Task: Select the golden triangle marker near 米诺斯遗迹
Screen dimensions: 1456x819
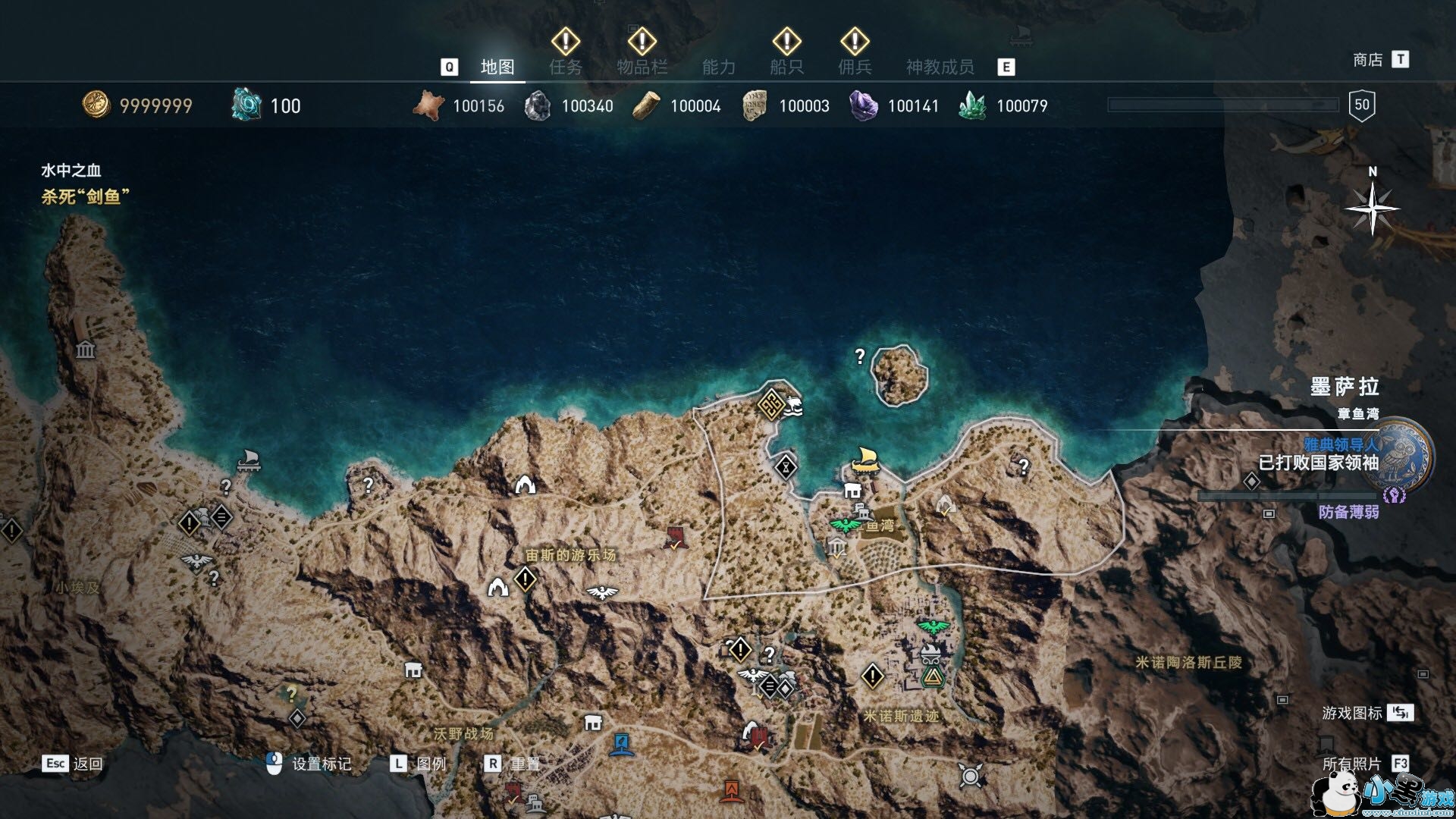Action: coord(931,676)
